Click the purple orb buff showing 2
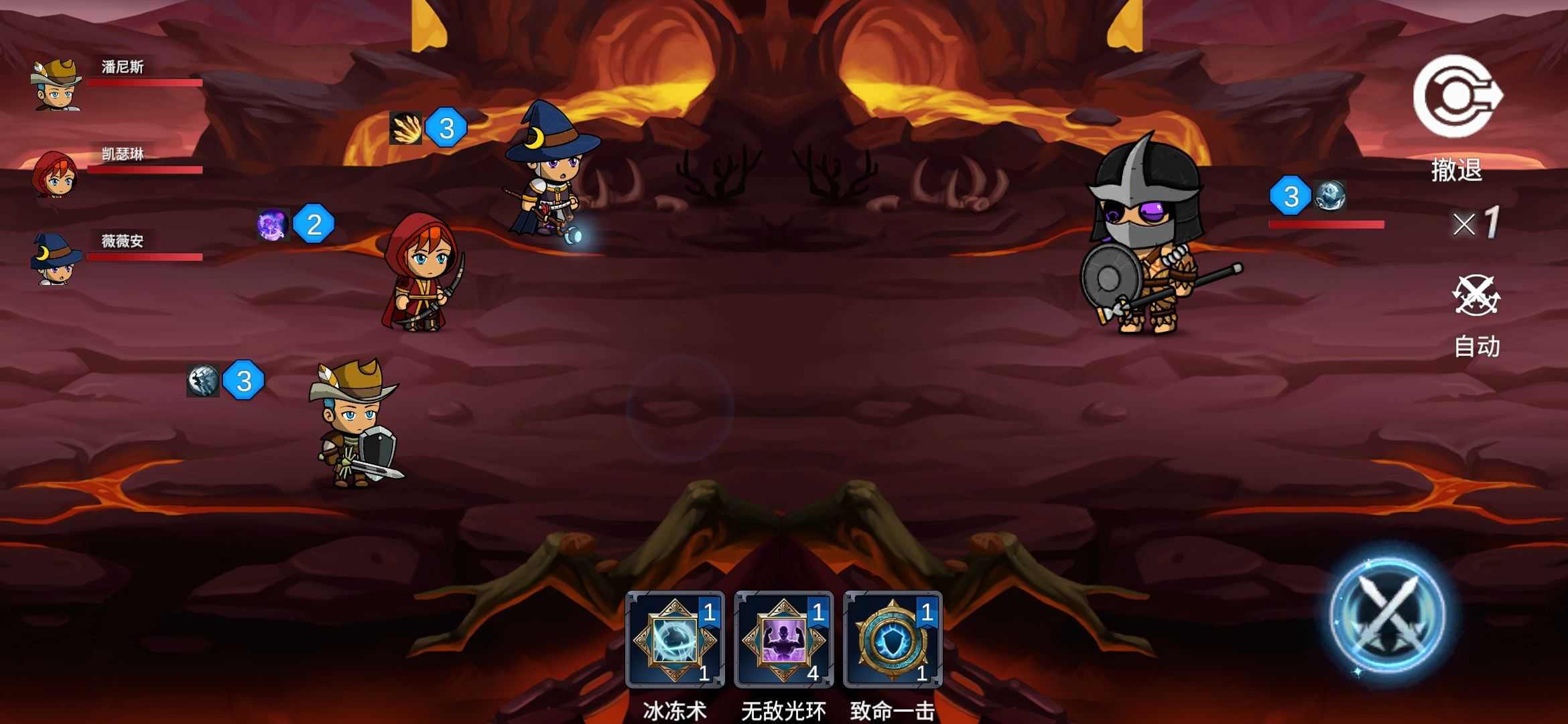 click(271, 225)
